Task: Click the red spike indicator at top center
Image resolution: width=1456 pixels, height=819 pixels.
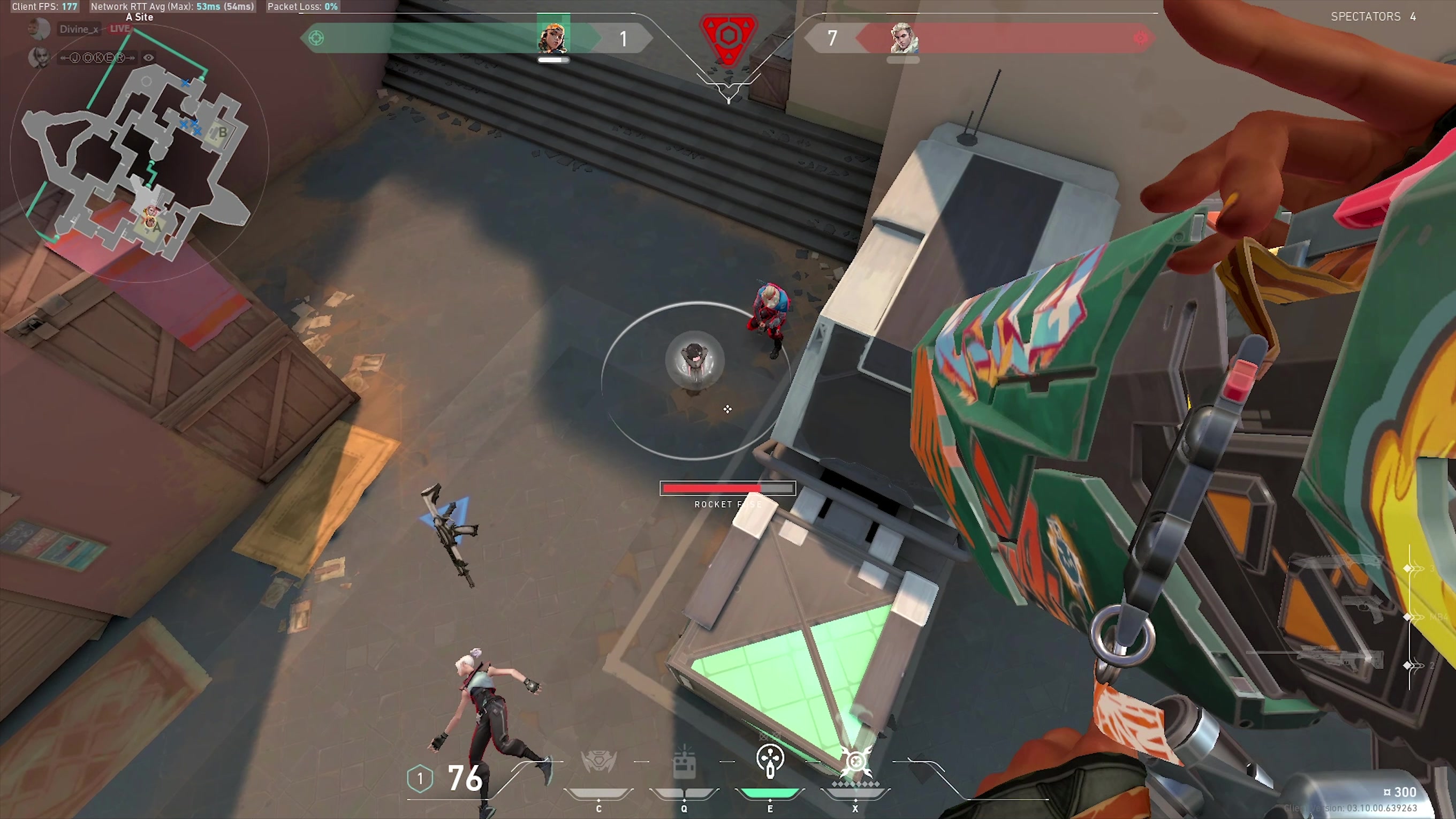Action: pyautogui.click(x=728, y=37)
